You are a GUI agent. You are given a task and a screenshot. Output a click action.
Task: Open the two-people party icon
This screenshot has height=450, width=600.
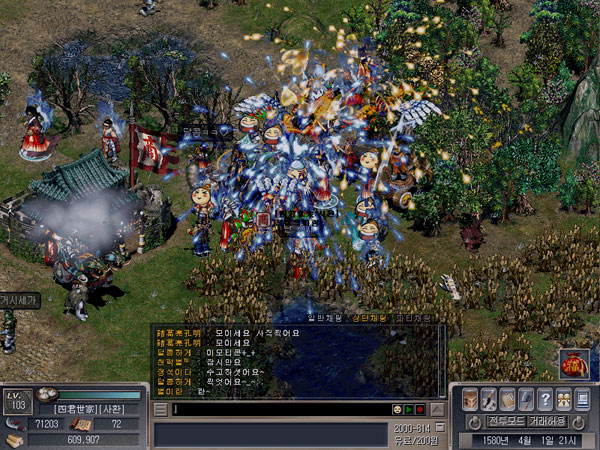pos(564,399)
